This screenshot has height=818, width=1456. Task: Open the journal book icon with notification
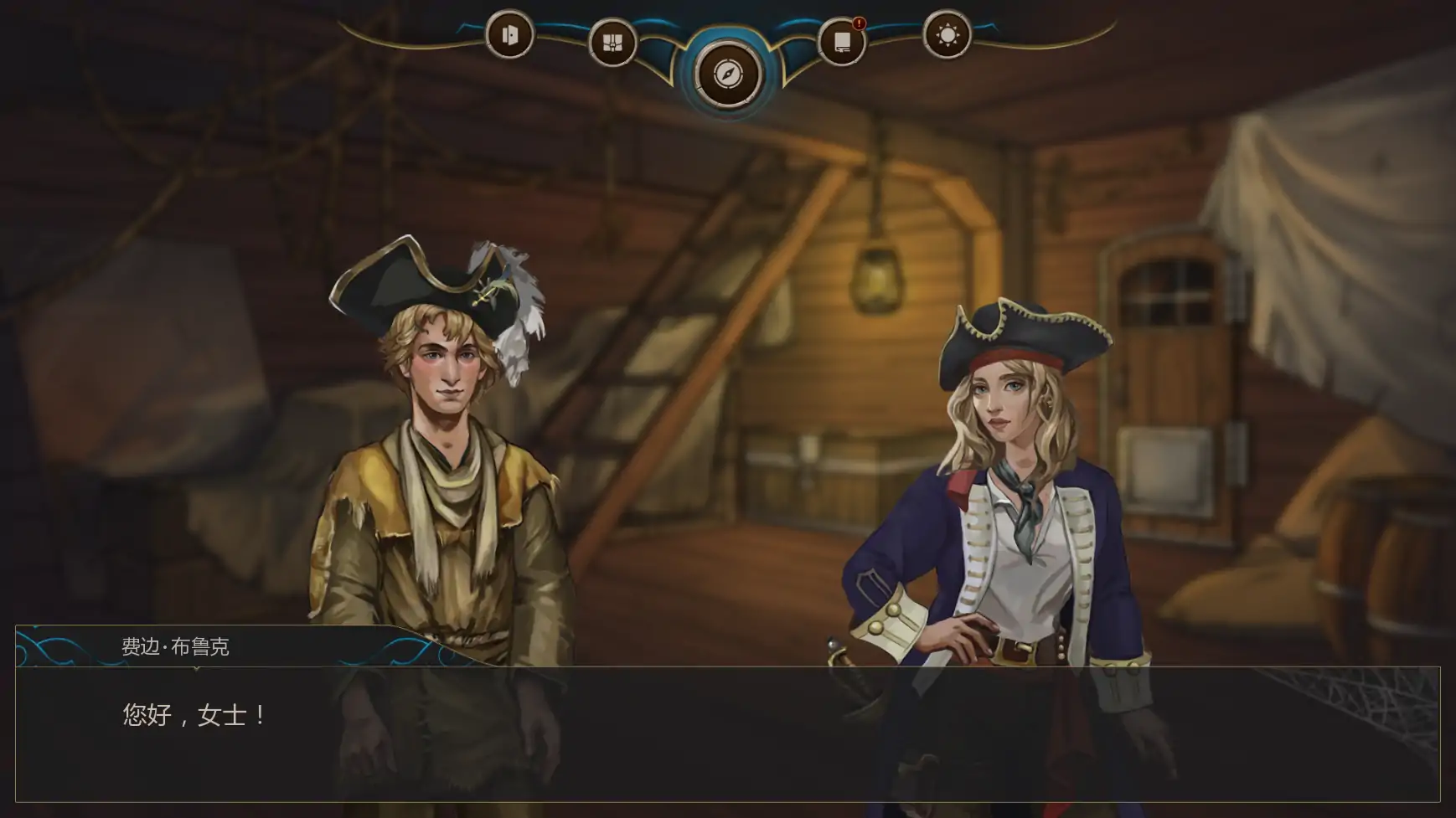coord(840,39)
